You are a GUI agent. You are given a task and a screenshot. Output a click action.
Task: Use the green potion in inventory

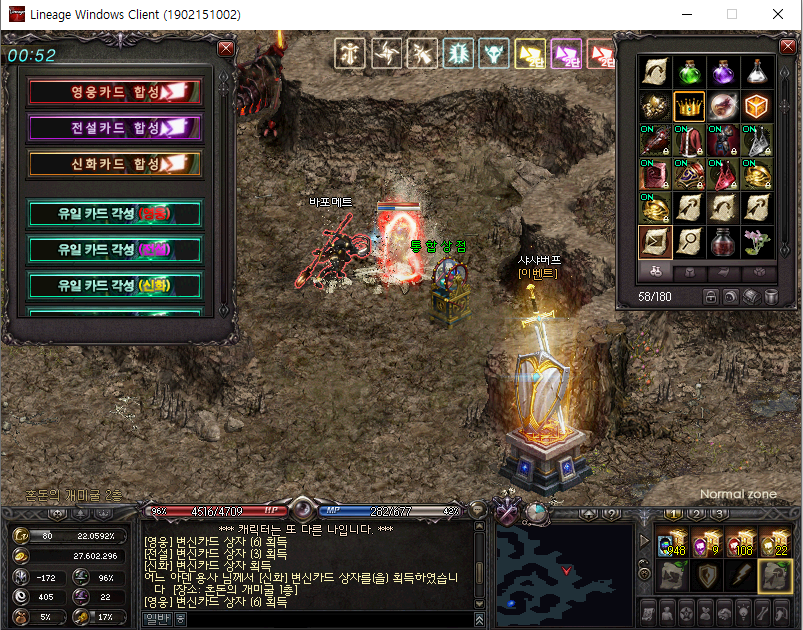point(689,72)
